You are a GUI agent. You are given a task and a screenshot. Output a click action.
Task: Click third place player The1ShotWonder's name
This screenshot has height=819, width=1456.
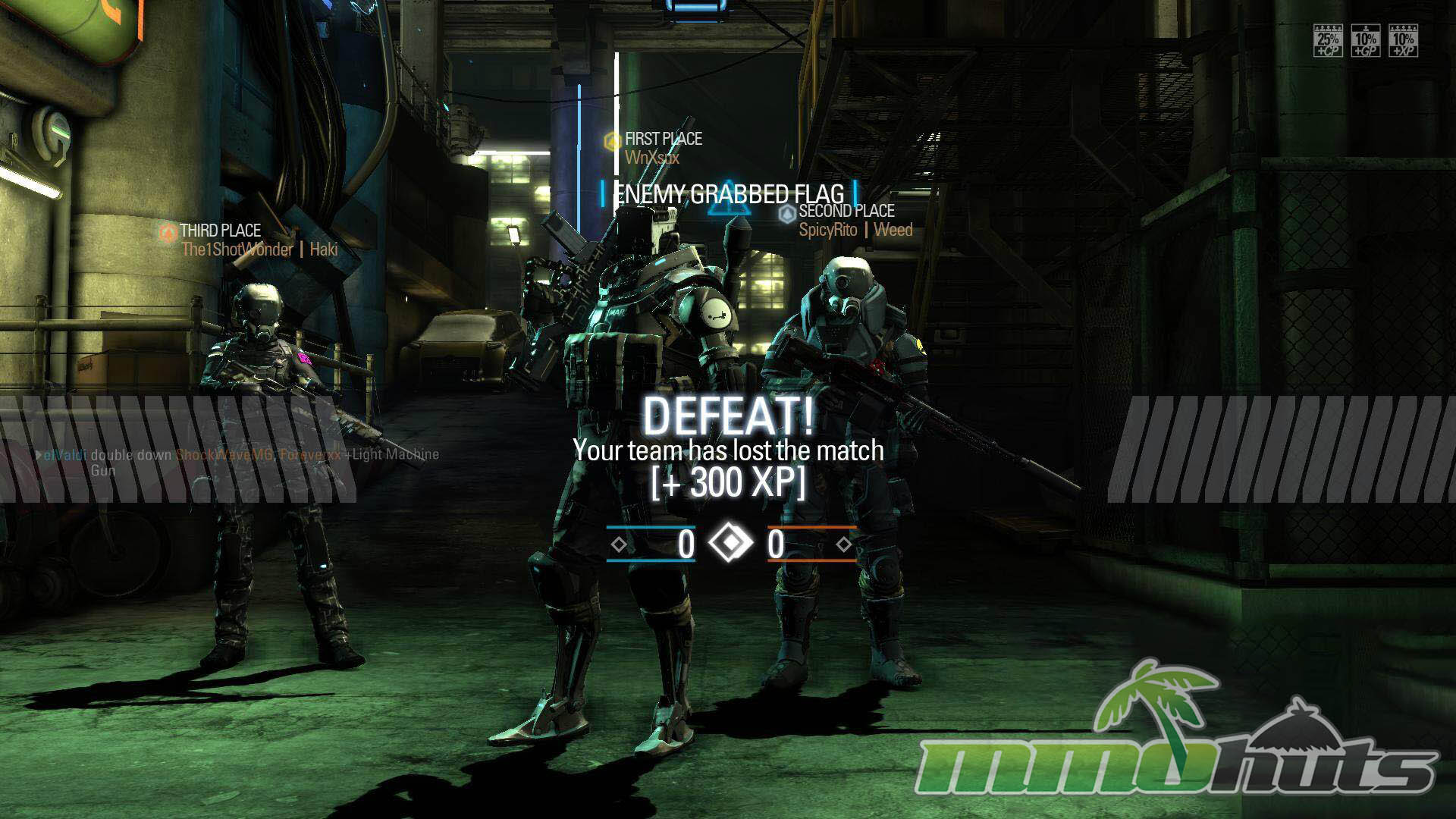(237, 249)
